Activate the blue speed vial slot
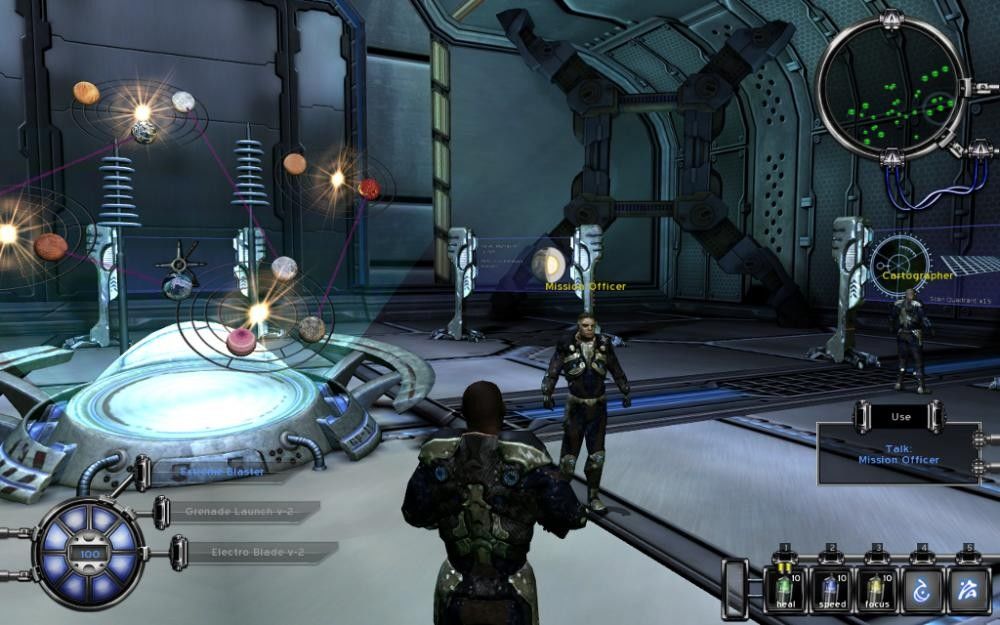This screenshot has height=625, width=1000. pyautogui.click(x=831, y=587)
